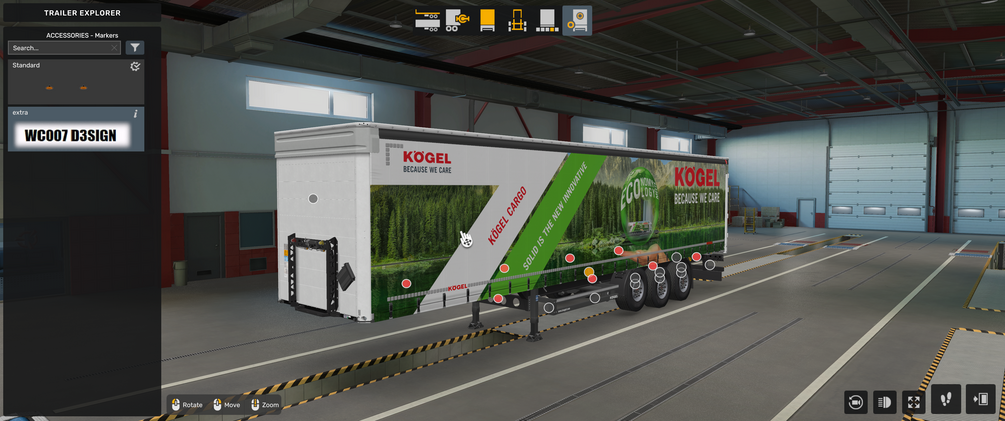
Task: Toggle the trailer lights
Action: (884, 401)
